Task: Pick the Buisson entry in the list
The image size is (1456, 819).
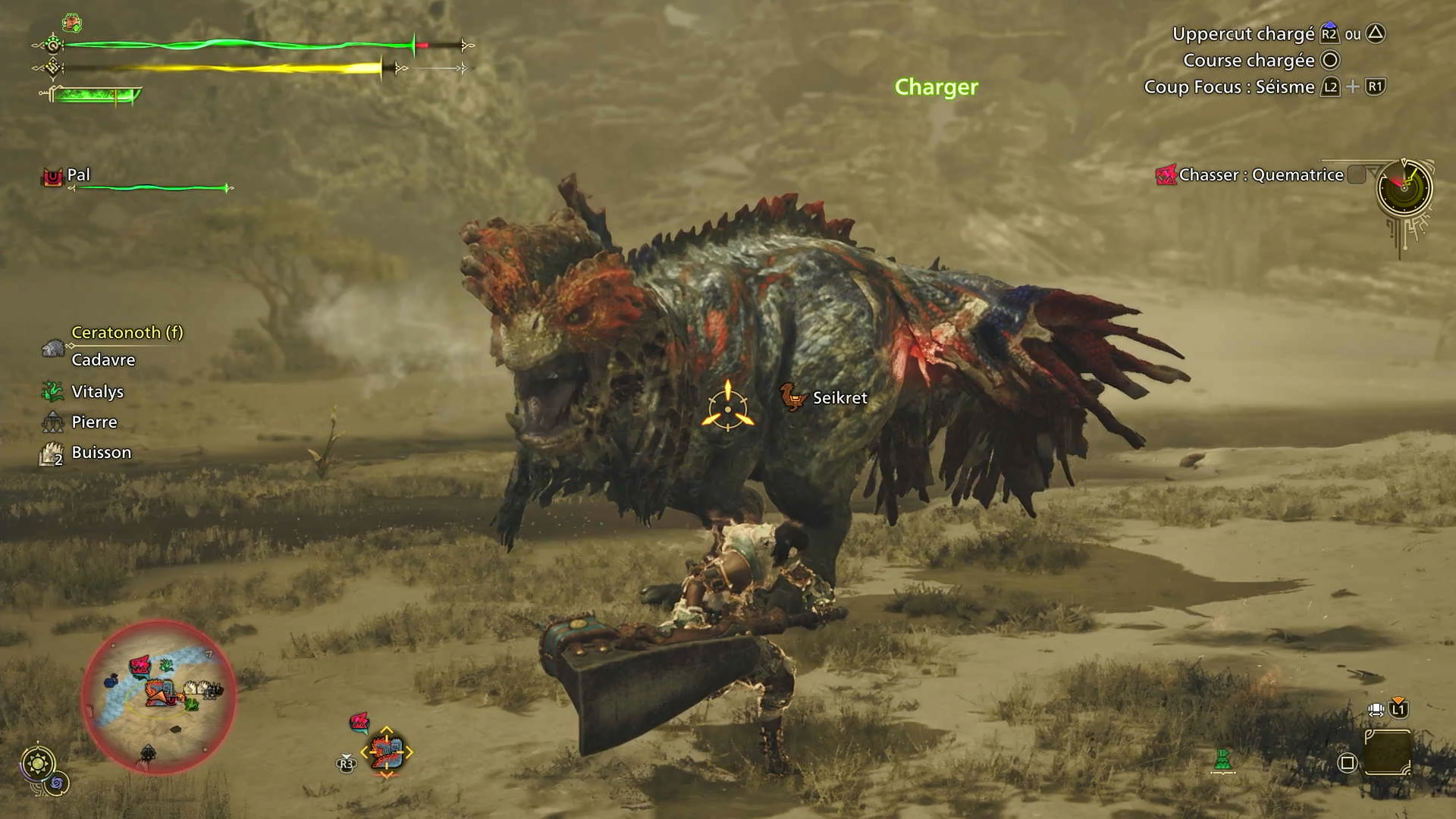Action: tap(100, 453)
